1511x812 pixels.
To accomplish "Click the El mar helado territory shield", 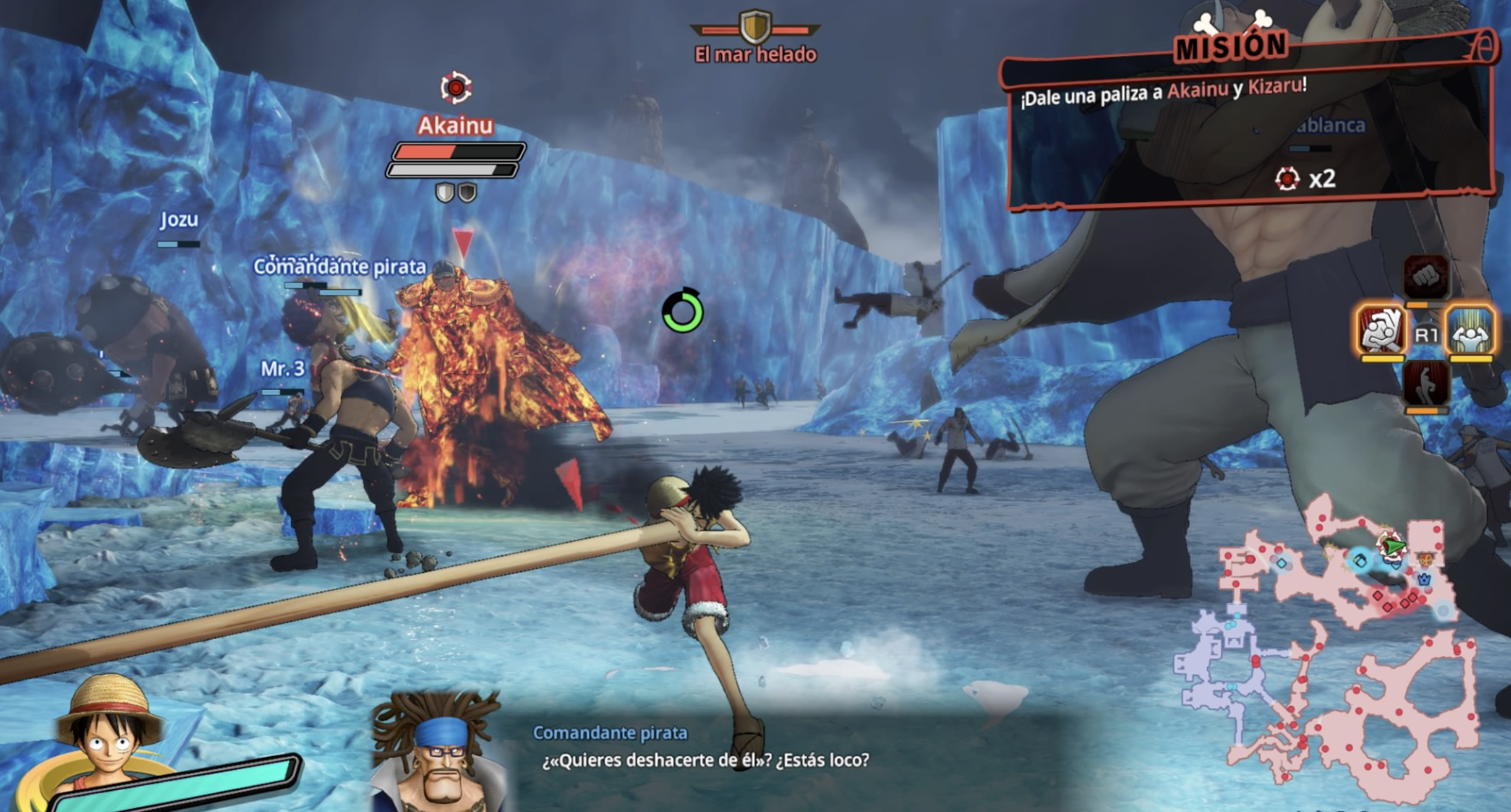I will point(755,27).
